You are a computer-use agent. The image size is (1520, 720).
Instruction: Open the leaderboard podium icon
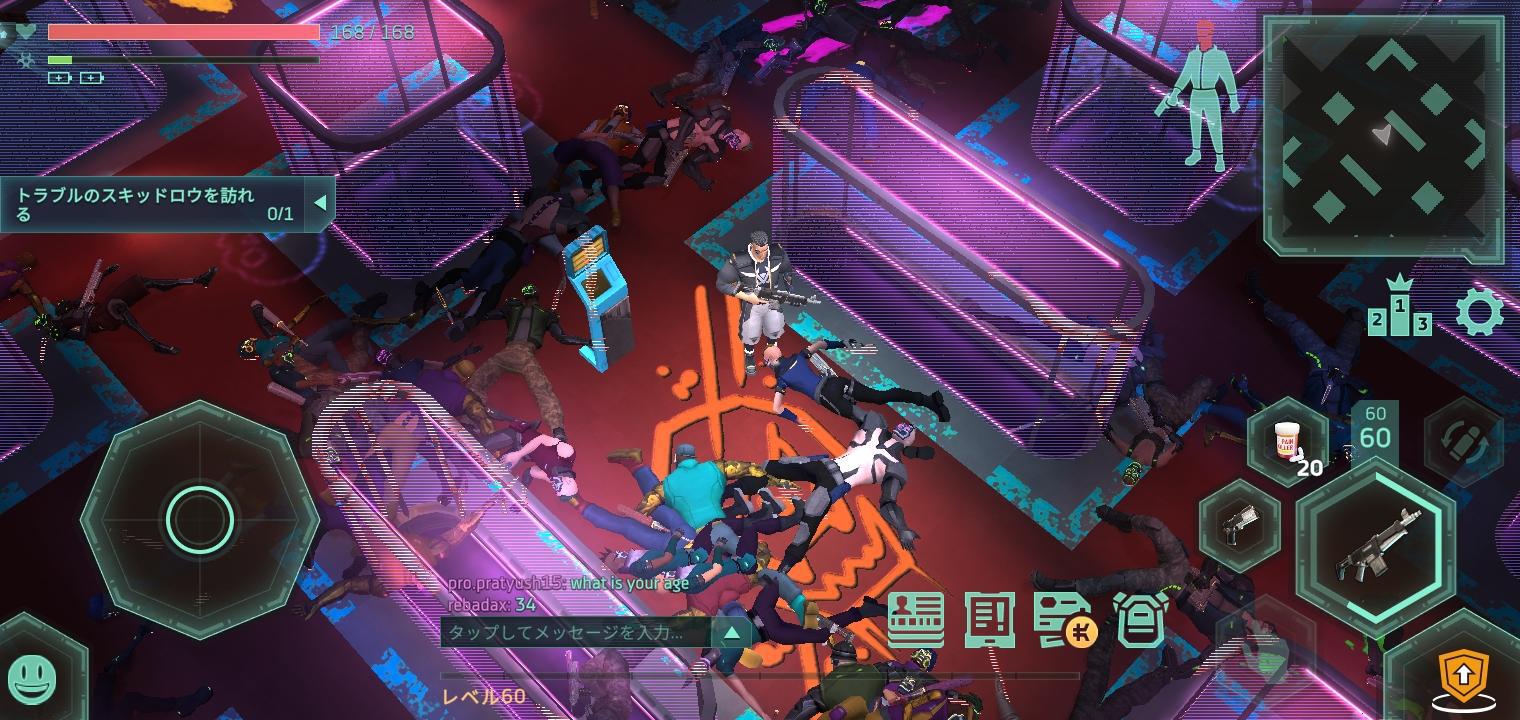point(1399,313)
